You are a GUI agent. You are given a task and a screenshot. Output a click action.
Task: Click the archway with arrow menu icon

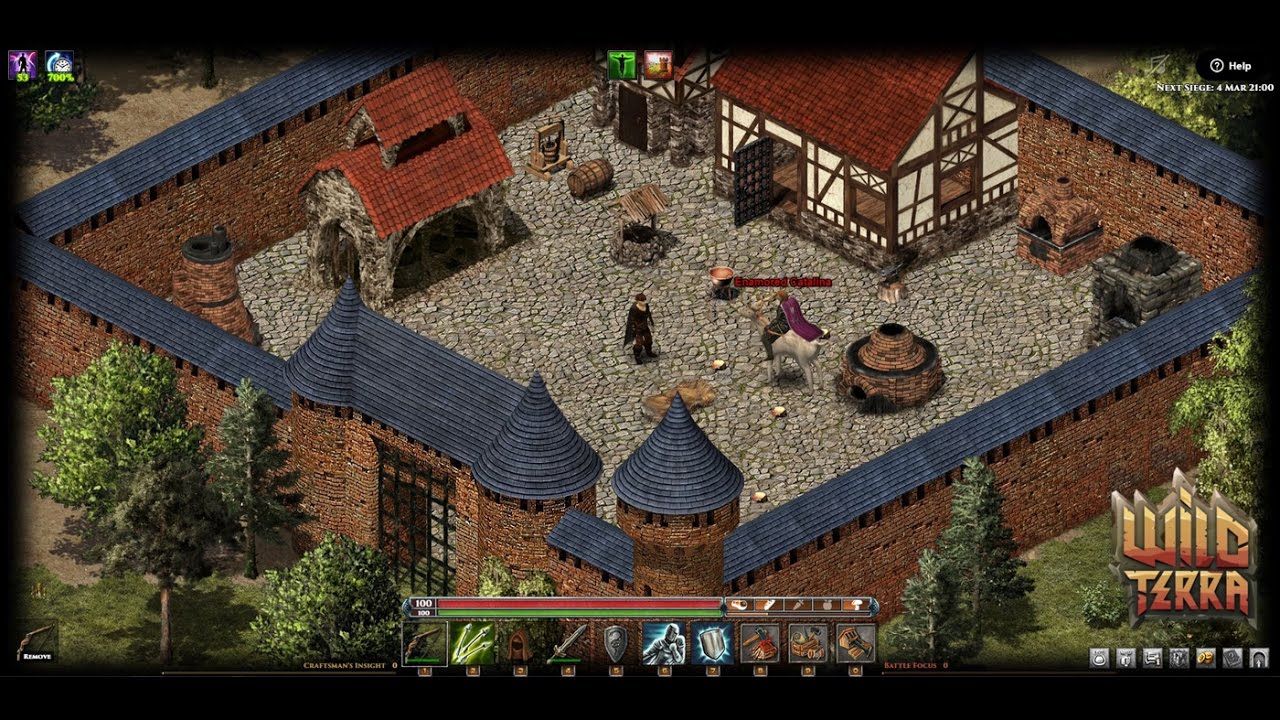pos(1258,658)
